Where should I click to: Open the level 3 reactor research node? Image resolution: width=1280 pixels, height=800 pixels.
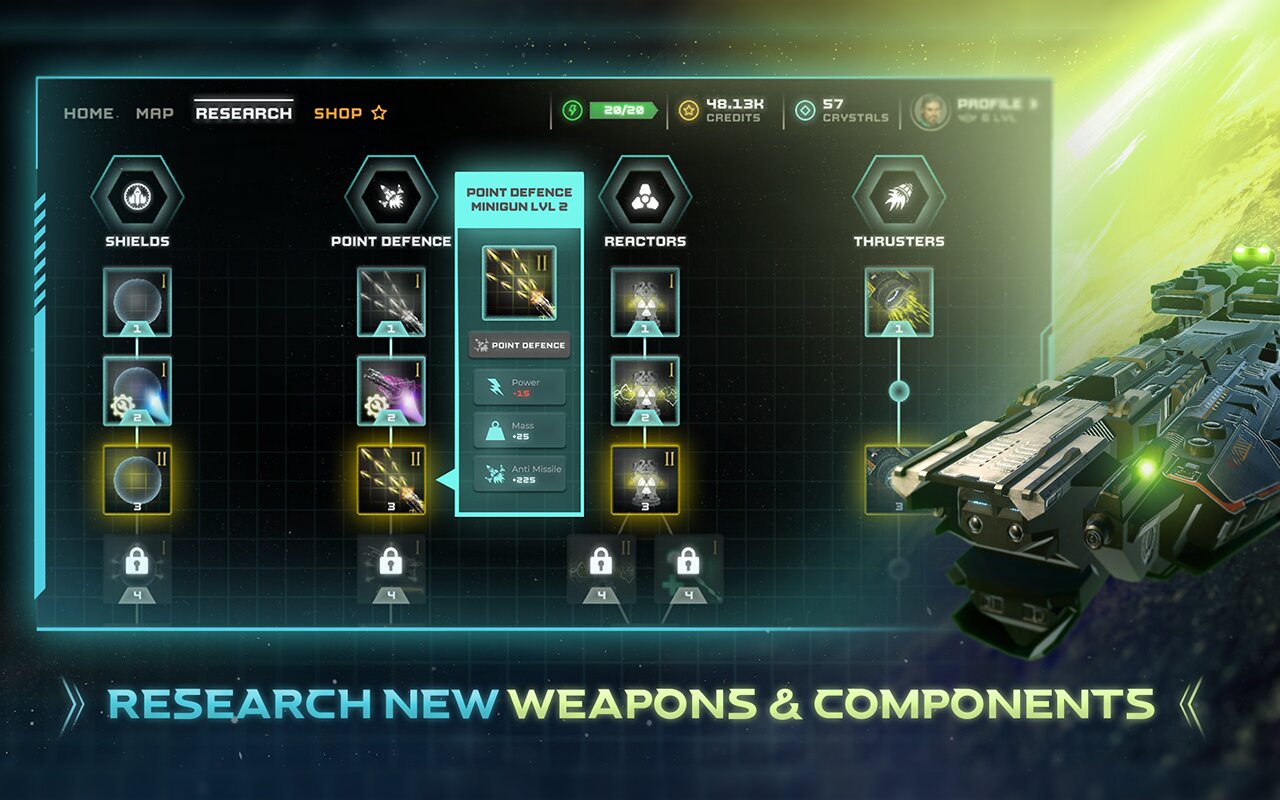[645, 480]
